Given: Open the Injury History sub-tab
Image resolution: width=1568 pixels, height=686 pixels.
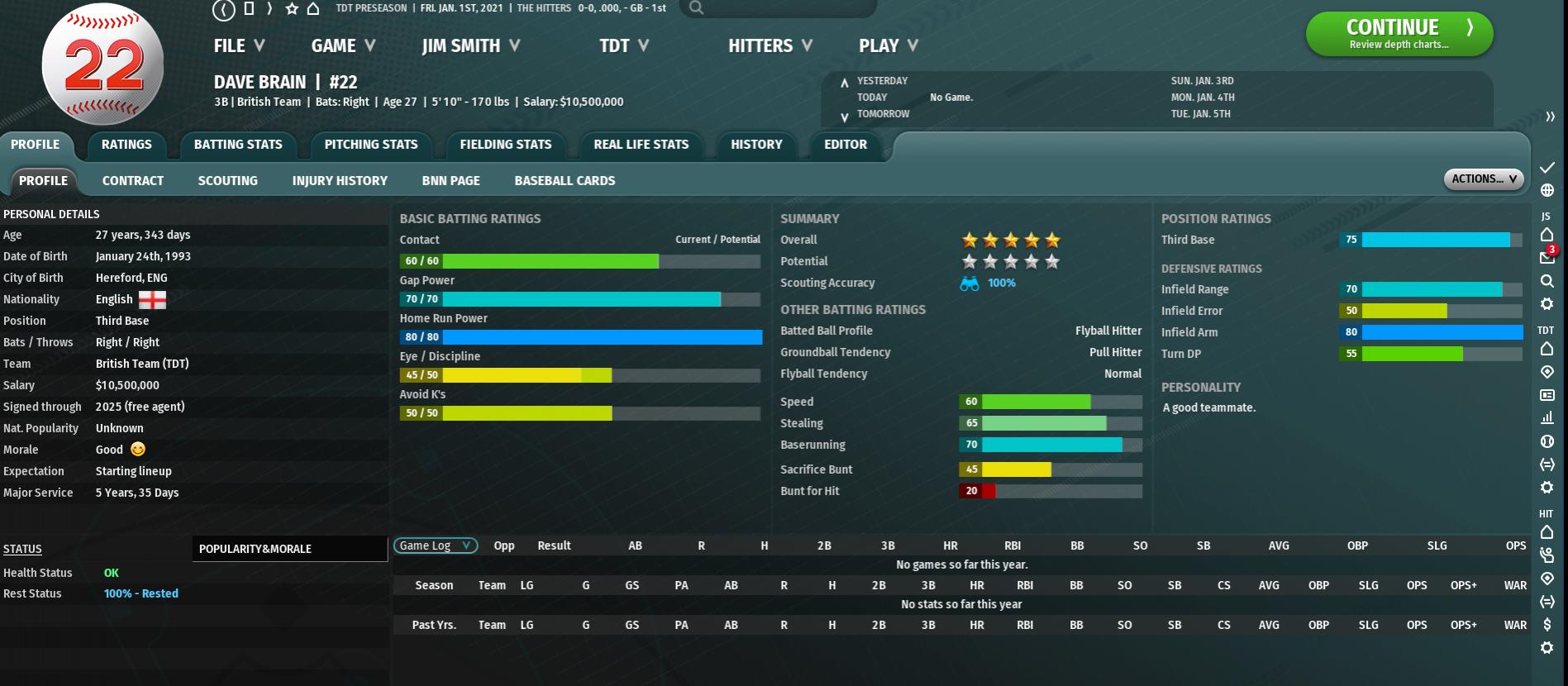Looking at the screenshot, I should 340,181.
